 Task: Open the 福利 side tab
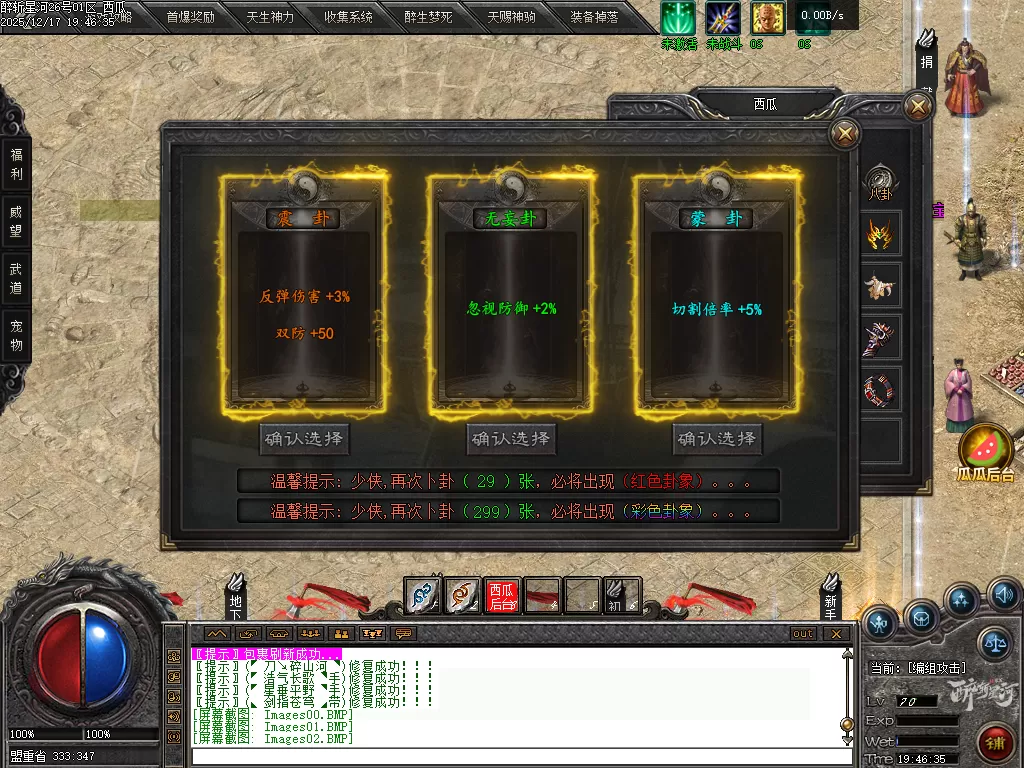(x=16, y=164)
